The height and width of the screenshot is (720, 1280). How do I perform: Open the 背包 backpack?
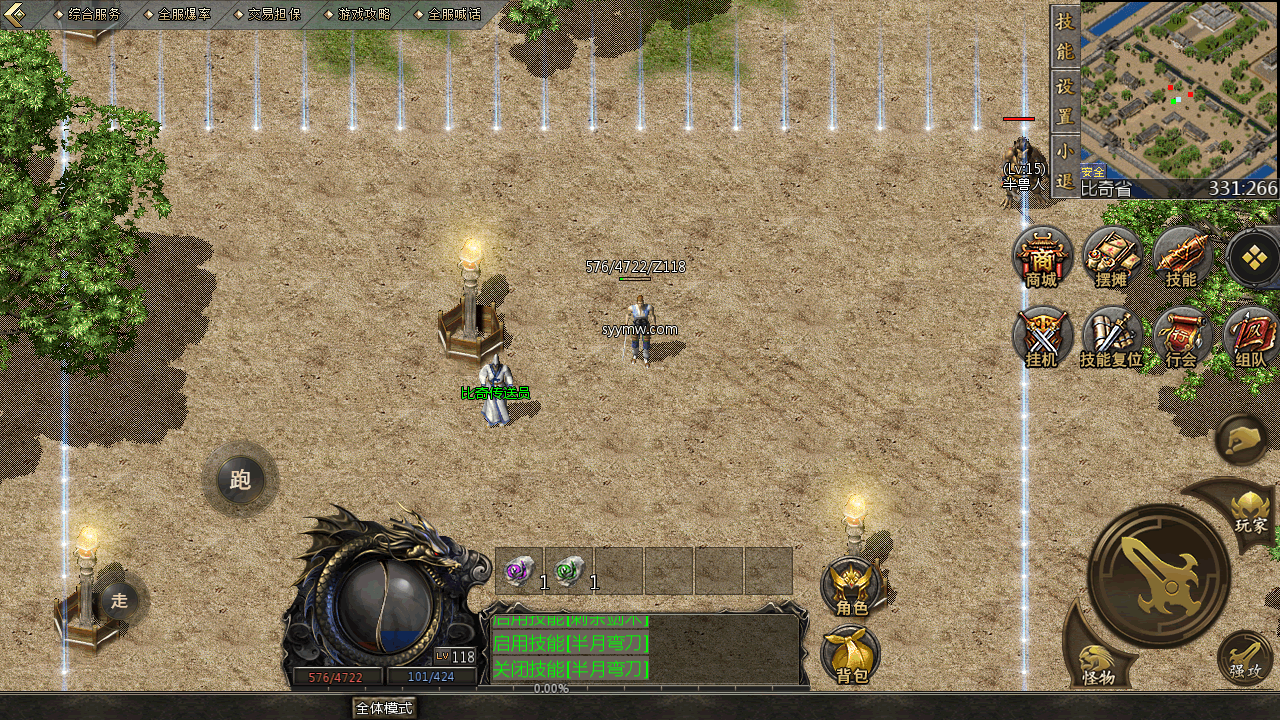(852, 655)
